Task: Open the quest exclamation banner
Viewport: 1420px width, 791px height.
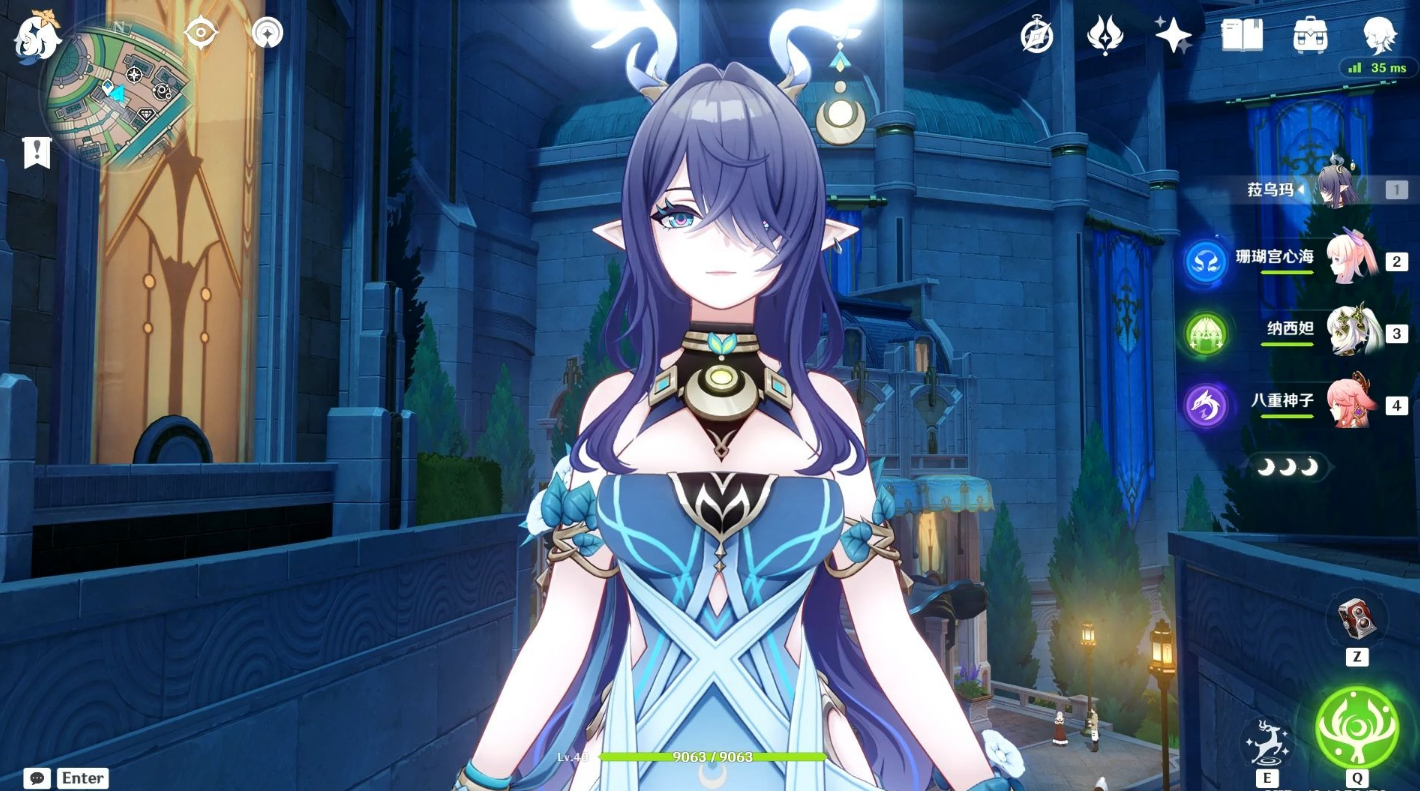Action: click(x=37, y=152)
